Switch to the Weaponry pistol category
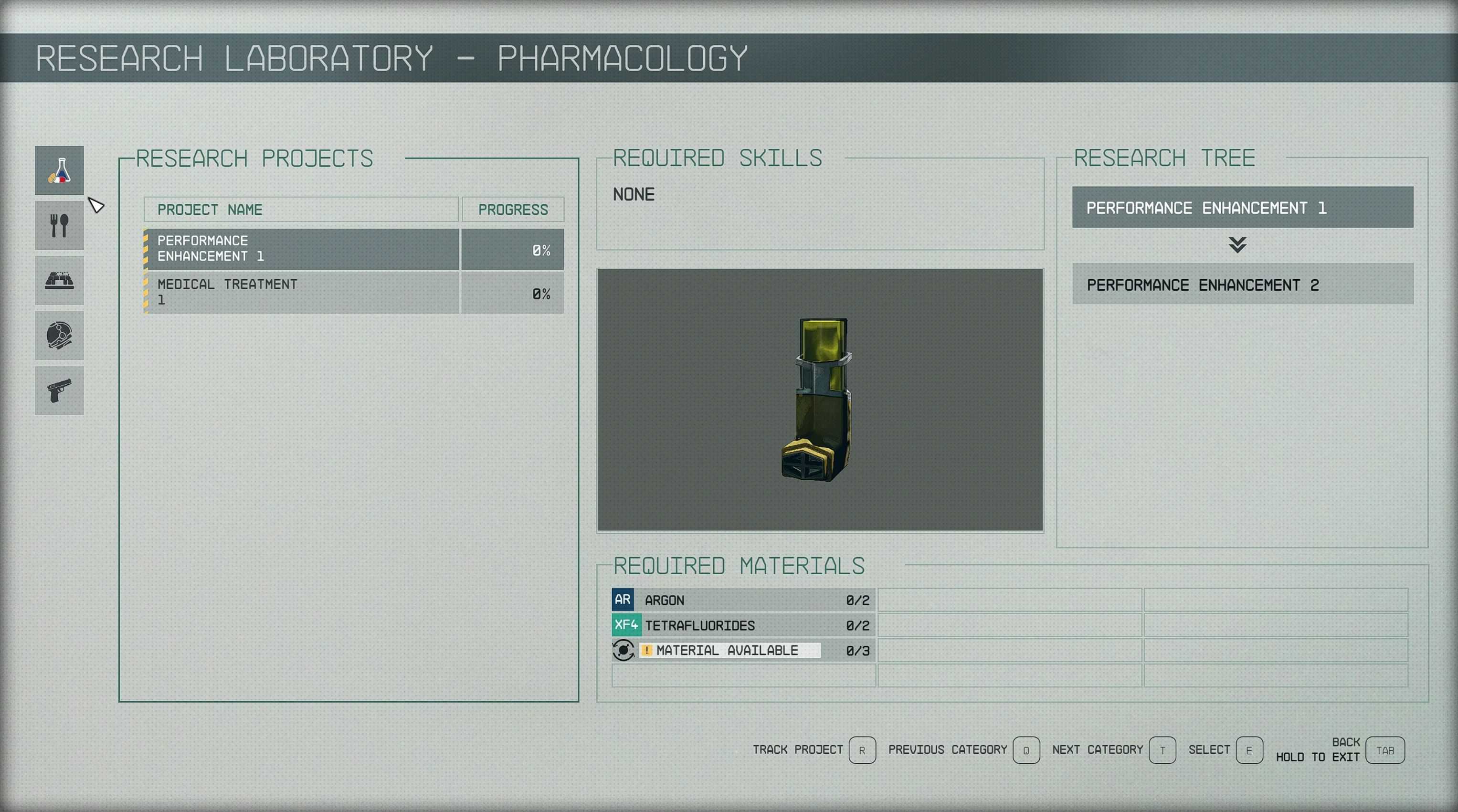Viewport: 1458px width, 812px height. pyautogui.click(x=59, y=390)
